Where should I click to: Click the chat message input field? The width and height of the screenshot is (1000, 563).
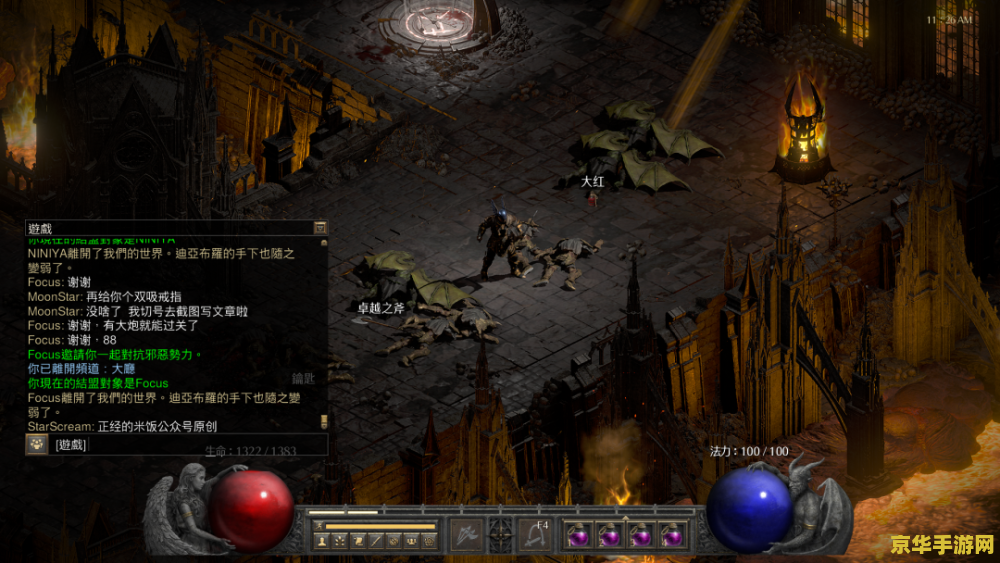190,445
